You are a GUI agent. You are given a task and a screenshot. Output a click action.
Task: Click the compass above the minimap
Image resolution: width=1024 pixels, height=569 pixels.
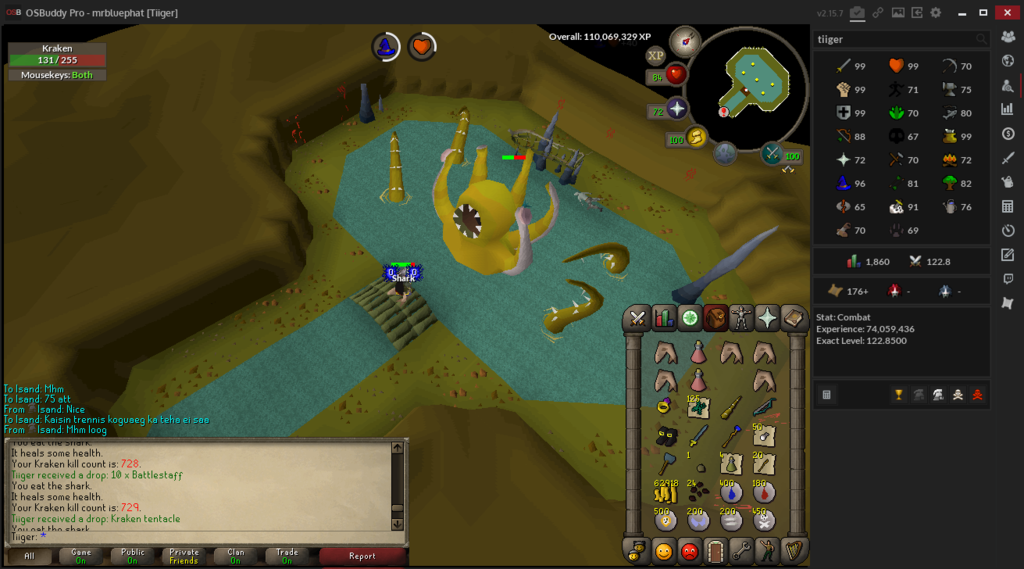(685, 42)
